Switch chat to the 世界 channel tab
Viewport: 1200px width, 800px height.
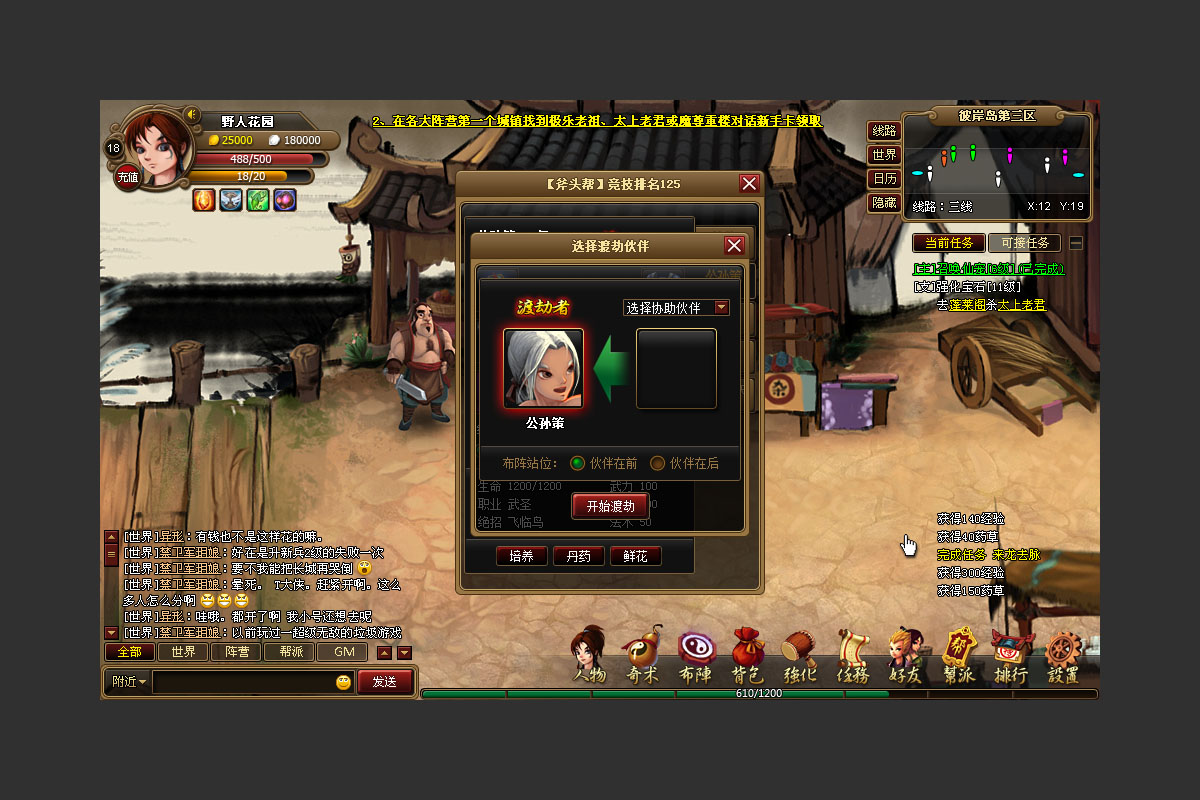click(182, 652)
